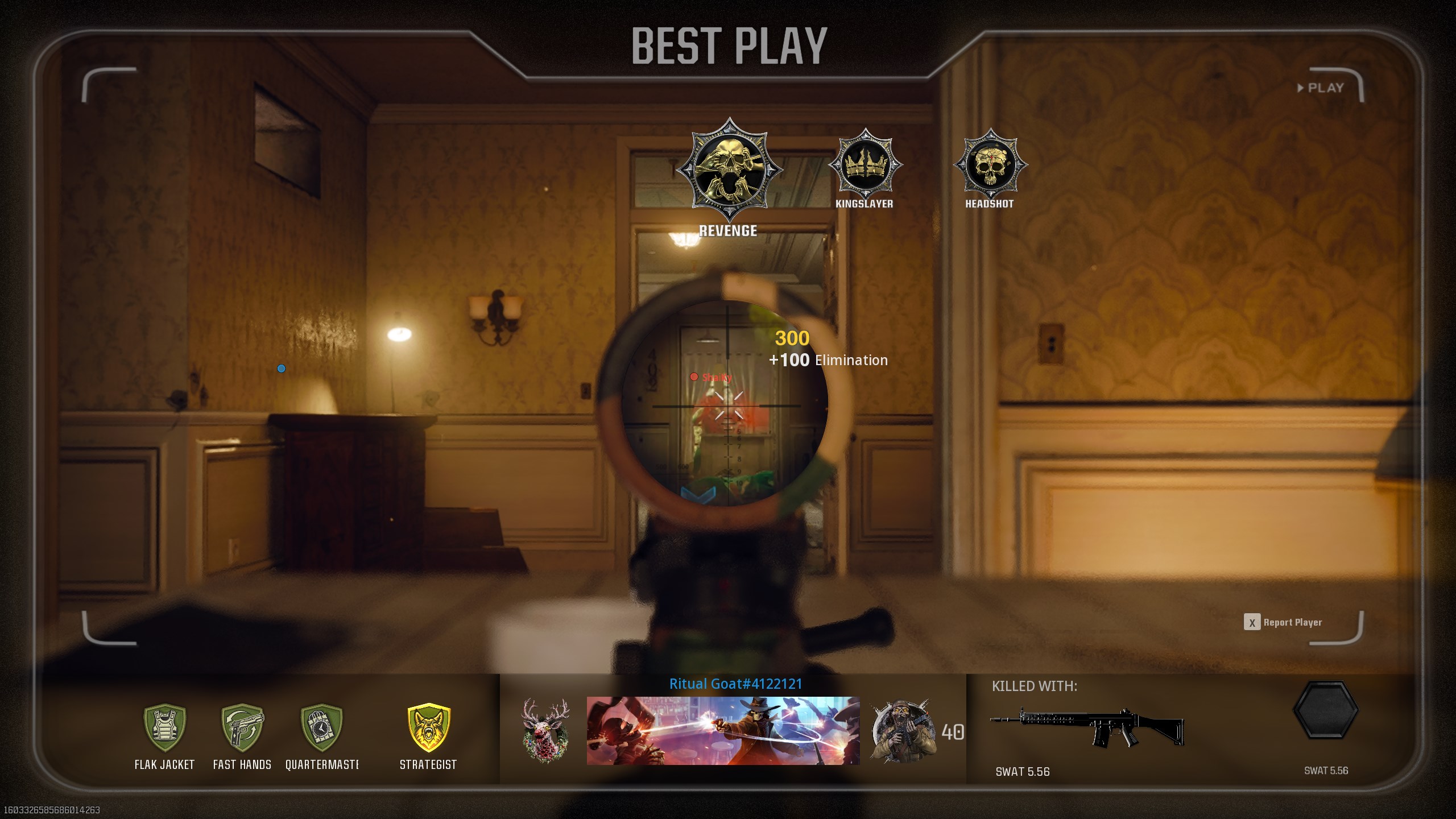The width and height of the screenshot is (1456, 819).
Task: Click the Flak Jacket perk icon
Action: coord(164,727)
